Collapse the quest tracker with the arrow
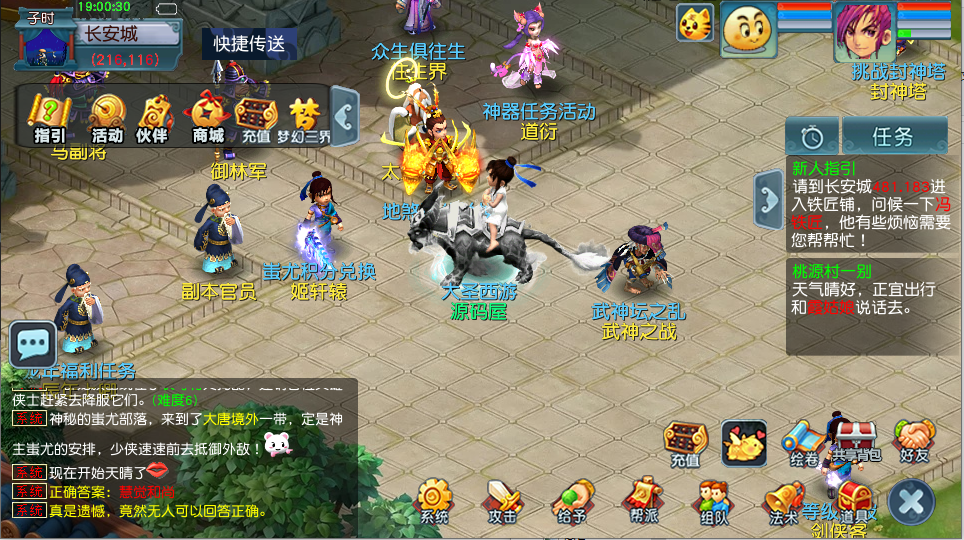 coord(769,194)
